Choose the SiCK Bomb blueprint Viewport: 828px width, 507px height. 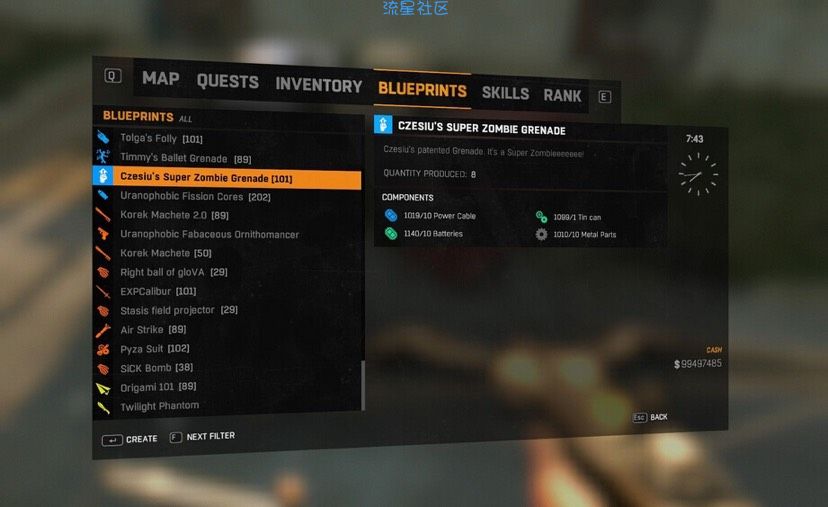click(156, 368)
